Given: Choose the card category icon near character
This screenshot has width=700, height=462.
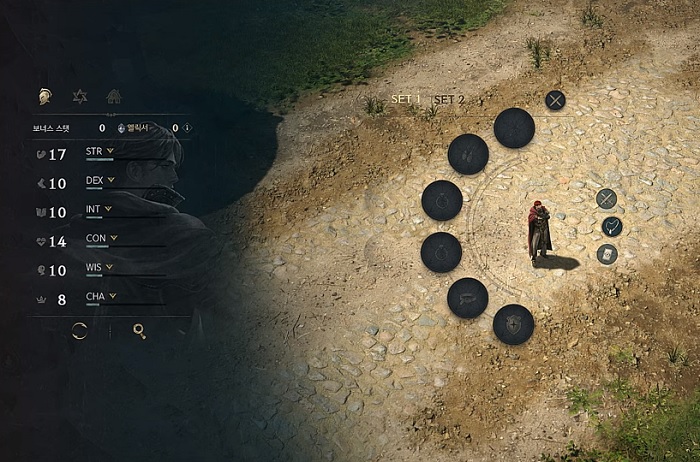Looking at the screenshot, I should (607, 254).
